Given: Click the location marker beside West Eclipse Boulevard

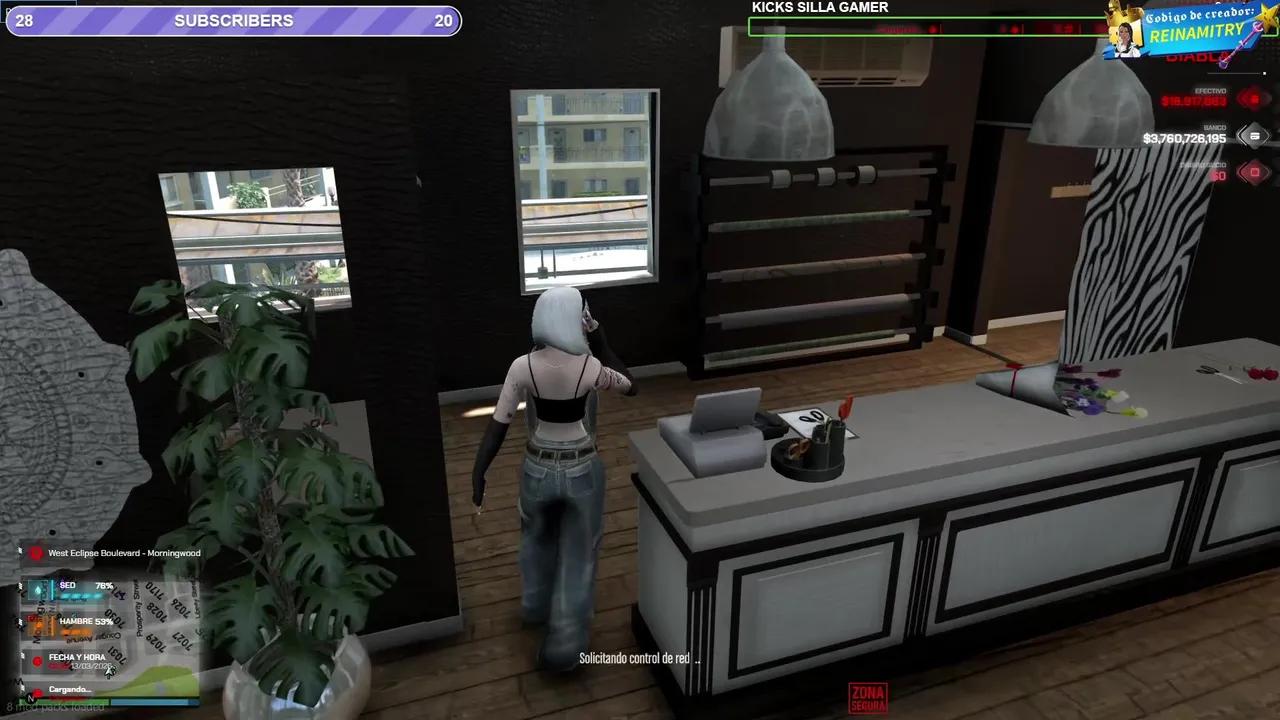Looking at the screenshot, I should [x=35, y=552].
